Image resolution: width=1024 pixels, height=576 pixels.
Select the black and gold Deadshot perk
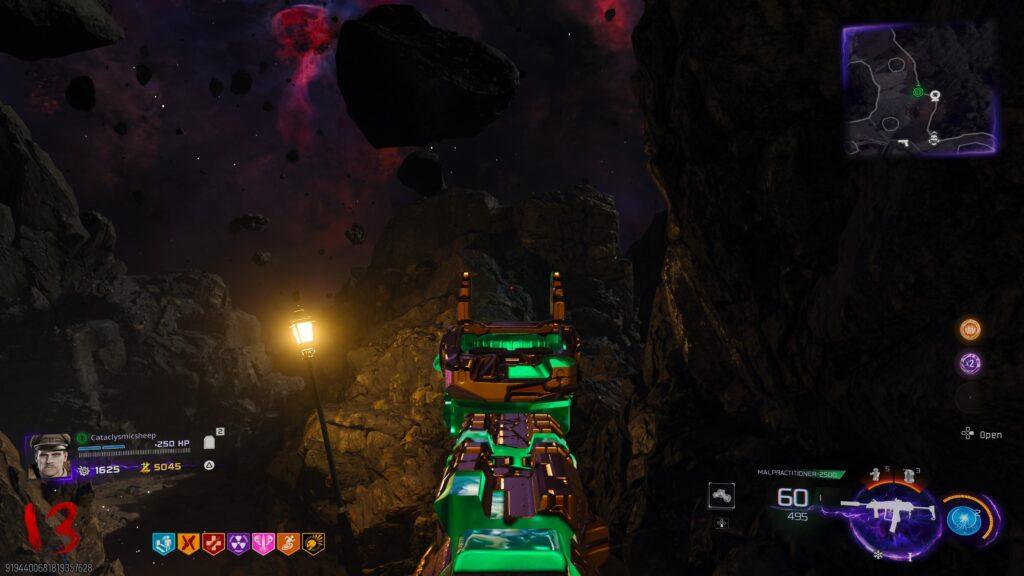coord(313,543)
